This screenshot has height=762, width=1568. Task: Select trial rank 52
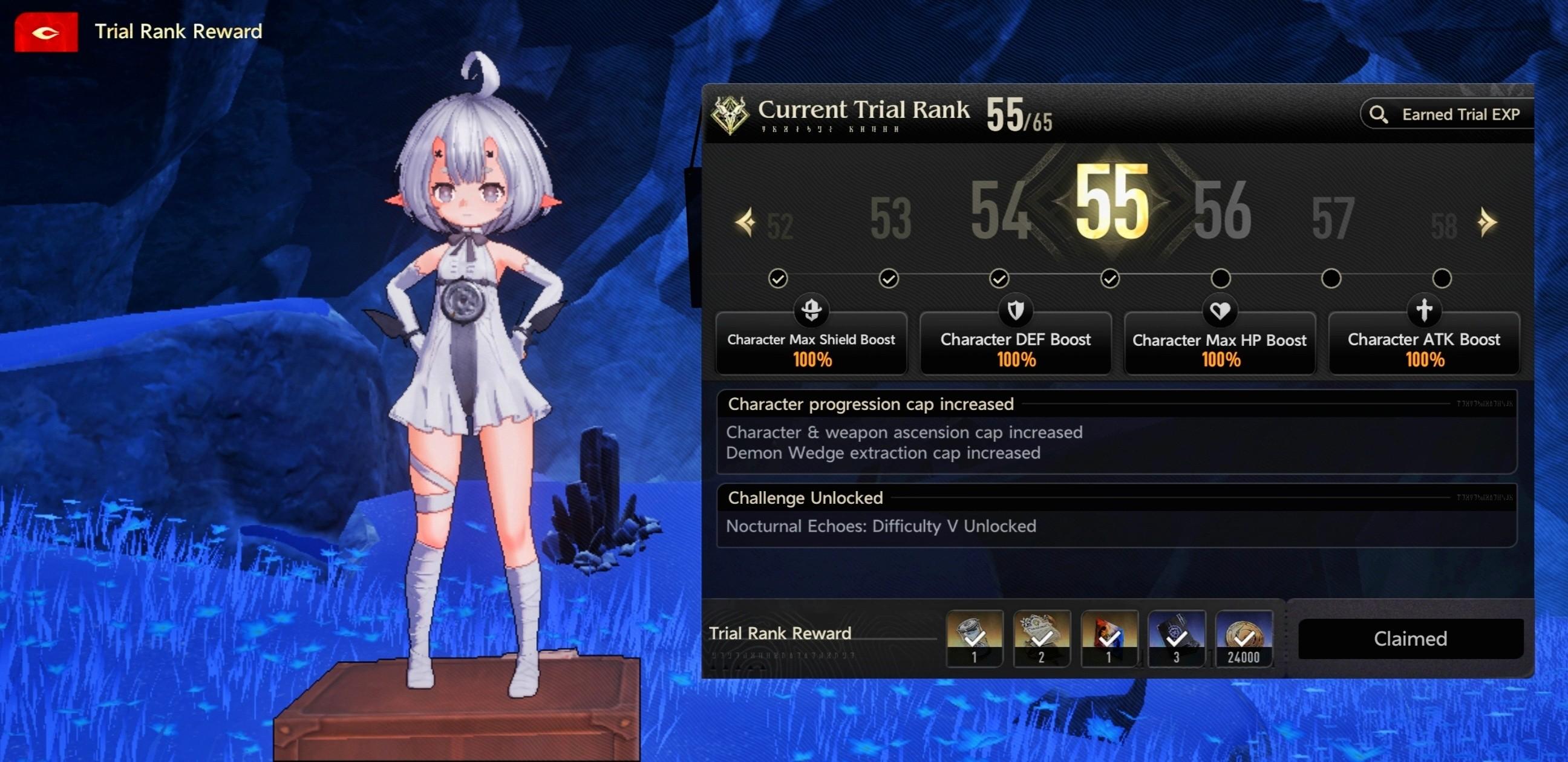coord(780,226)
